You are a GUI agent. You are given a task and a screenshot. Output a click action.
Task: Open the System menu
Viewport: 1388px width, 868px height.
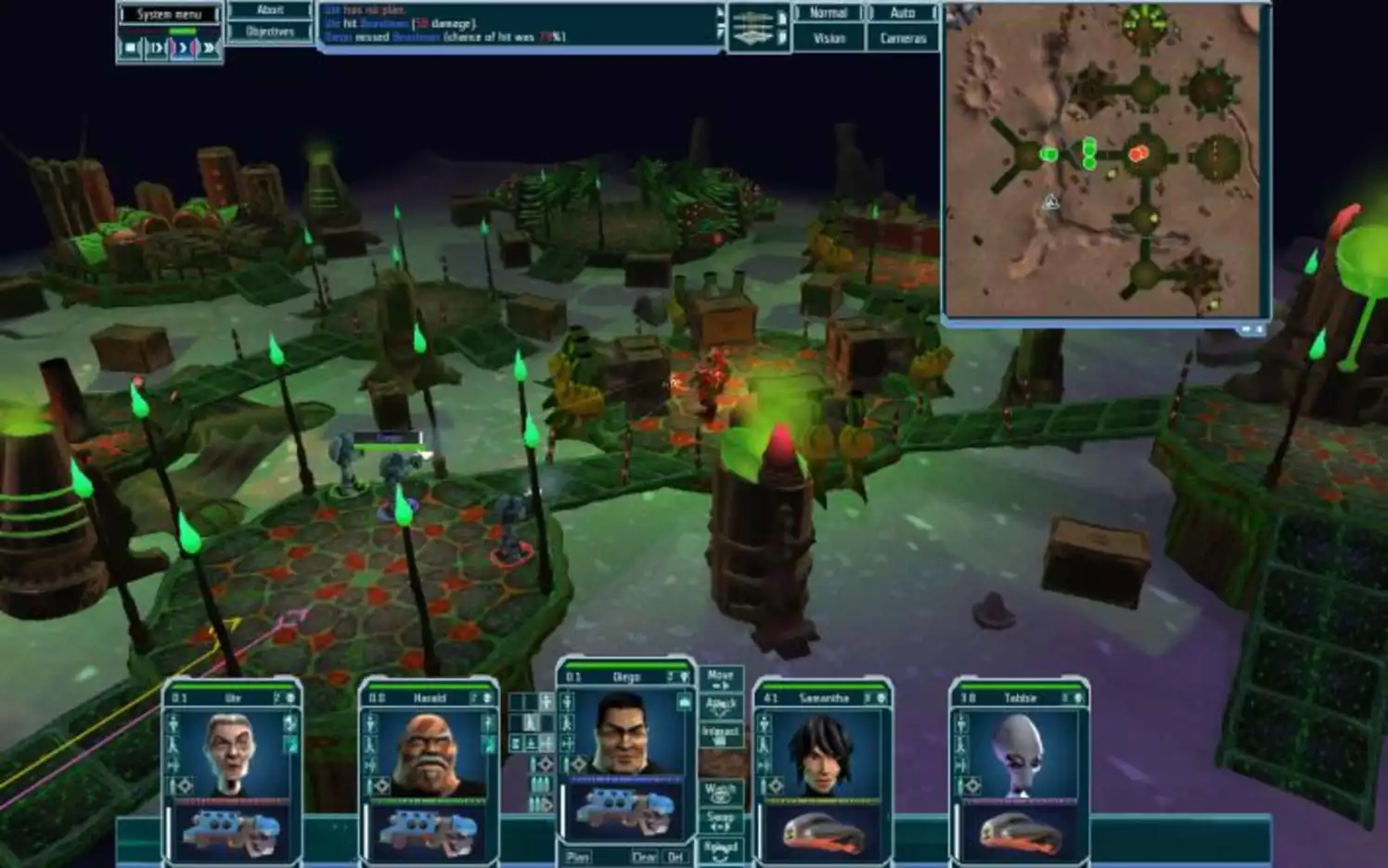(169, 14)
